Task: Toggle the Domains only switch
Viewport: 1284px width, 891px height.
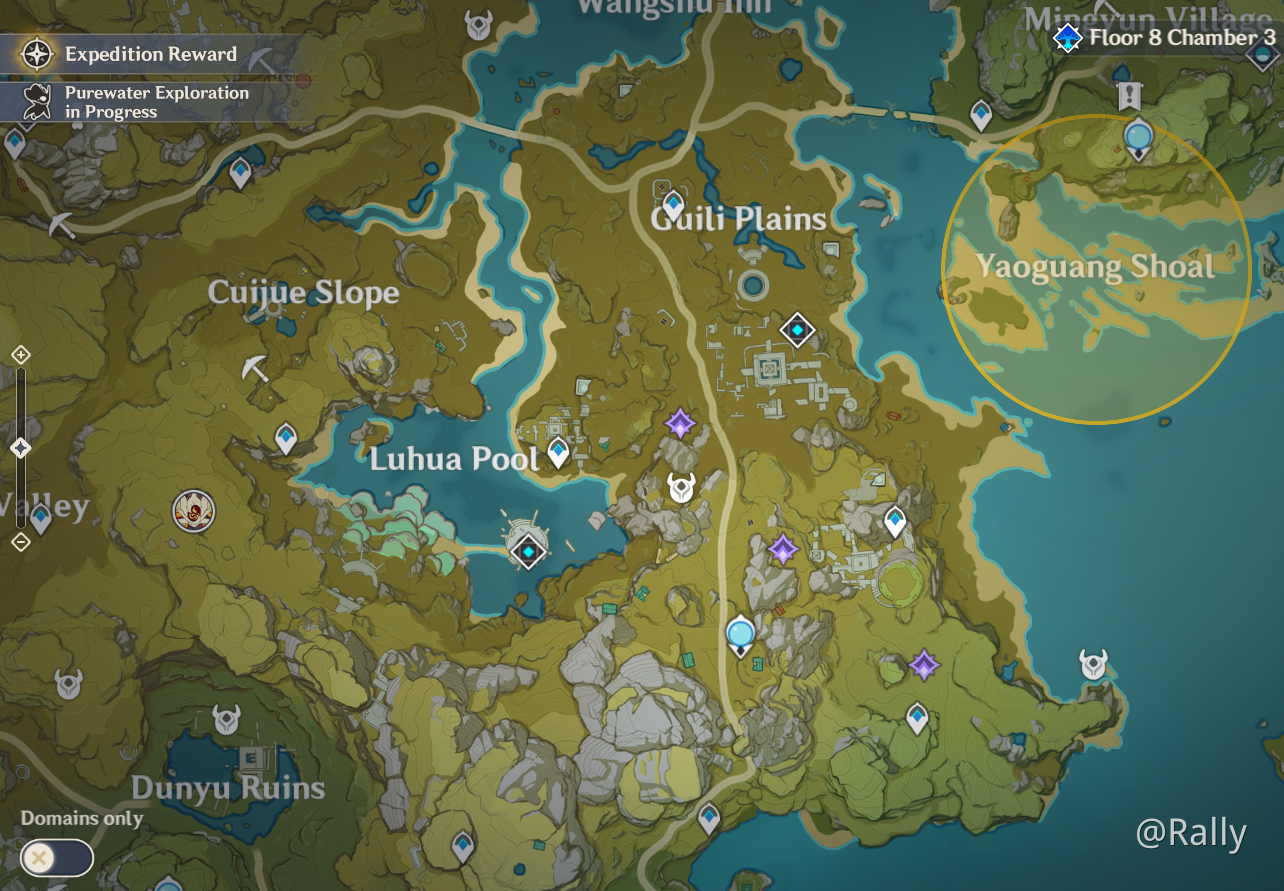Action: (x=57, y=858)
